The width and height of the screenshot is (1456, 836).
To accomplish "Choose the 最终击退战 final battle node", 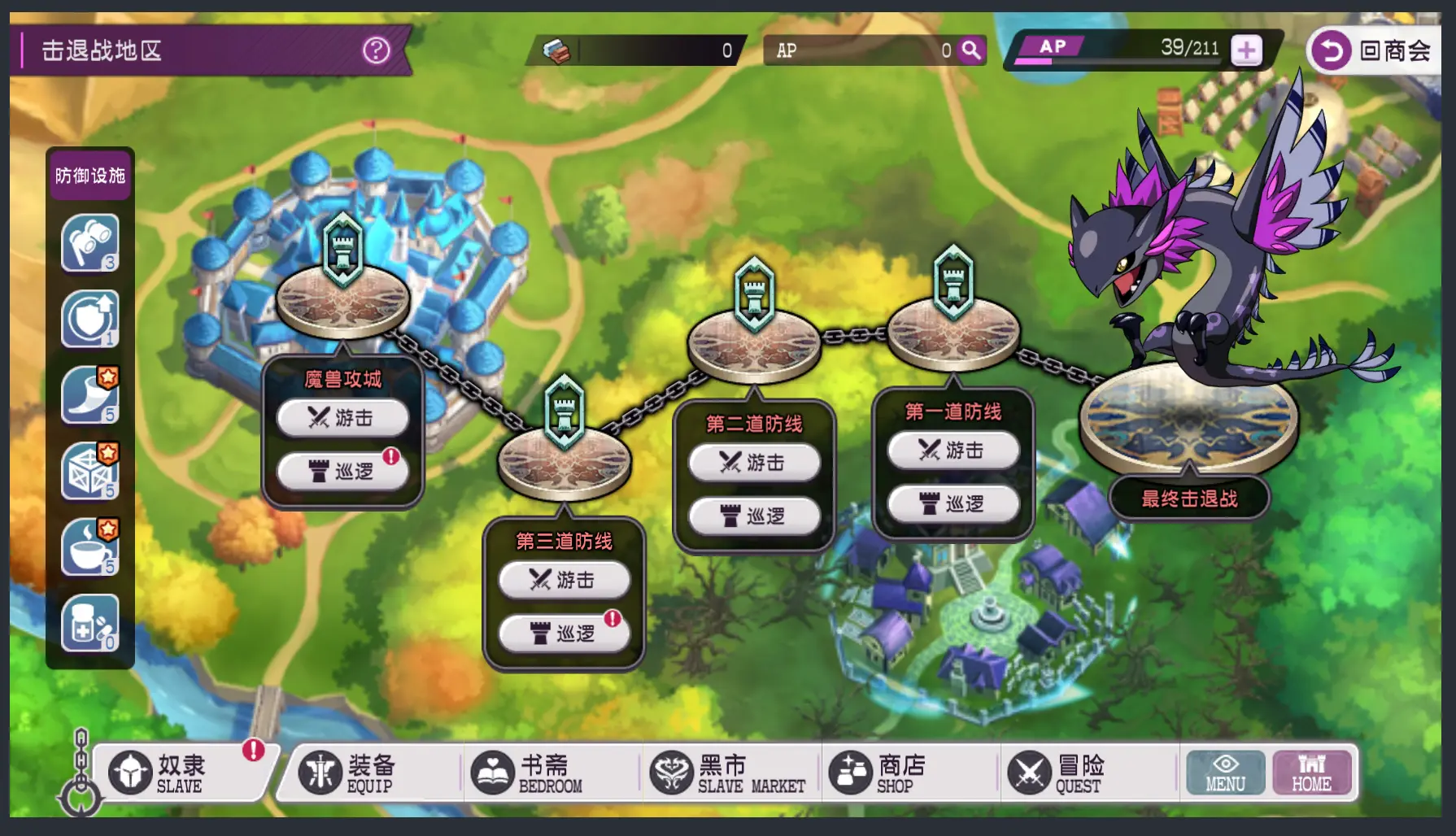I will click(x=1188, y=499).
